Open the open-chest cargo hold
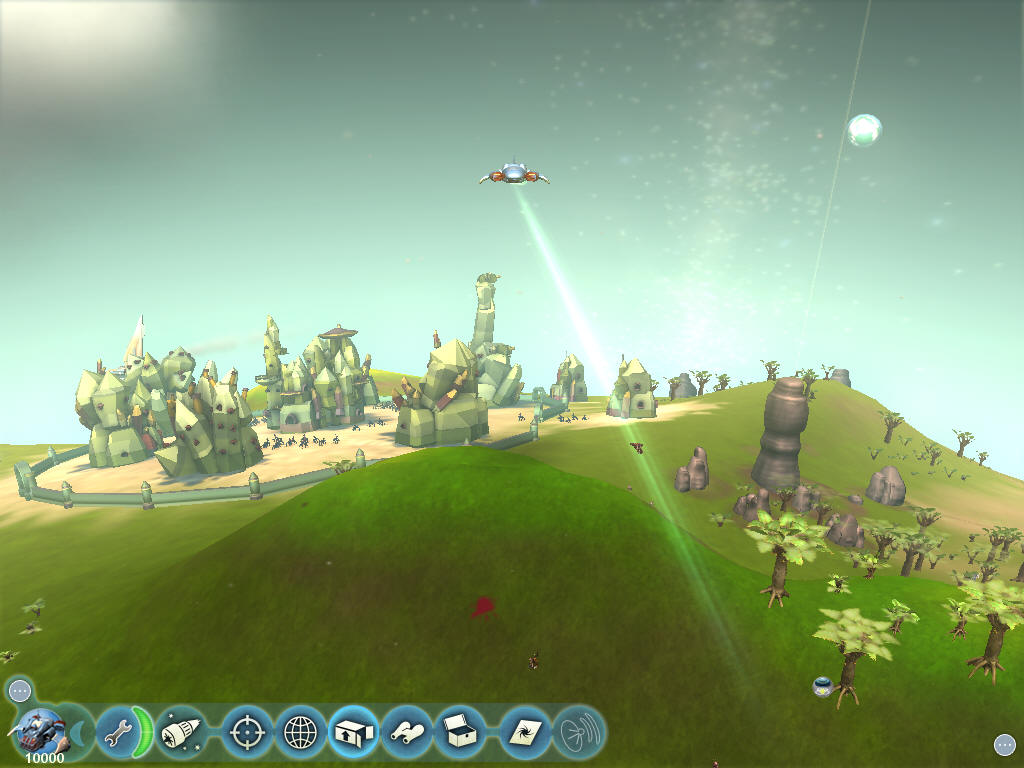This screenshot has height=768, width=1024. pos(460,733)
